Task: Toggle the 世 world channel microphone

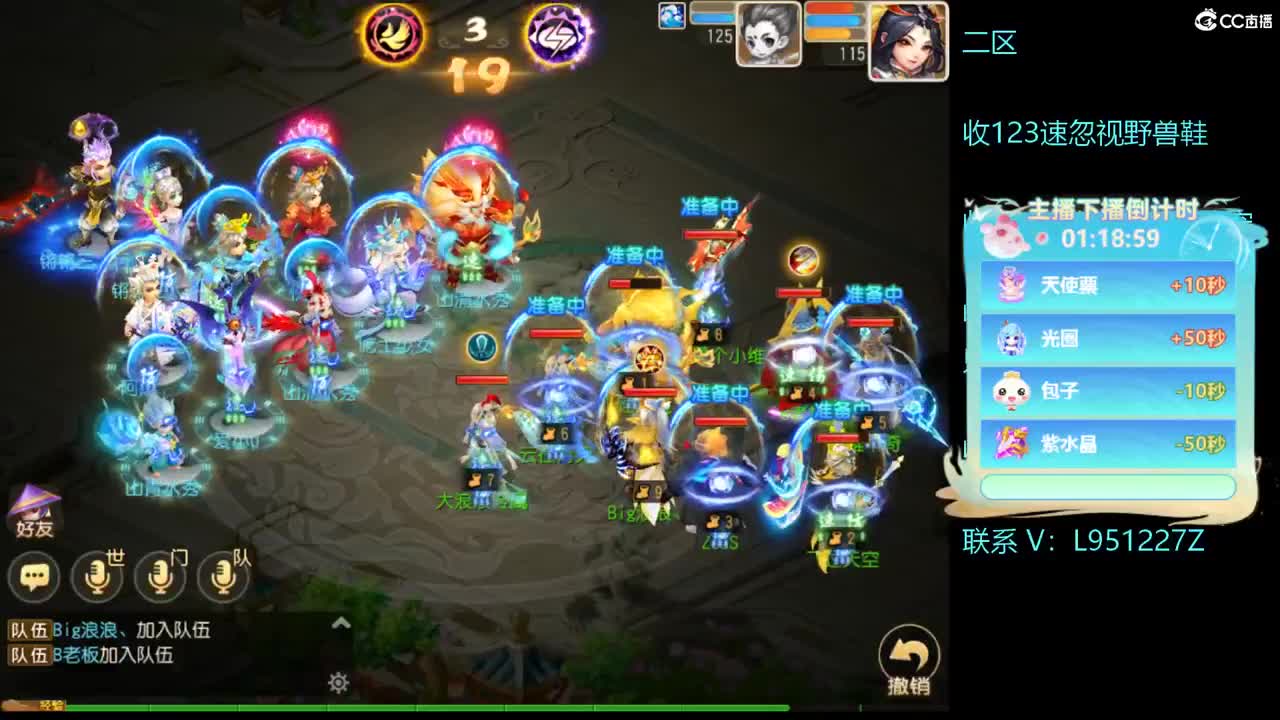Action: (98, 578)
